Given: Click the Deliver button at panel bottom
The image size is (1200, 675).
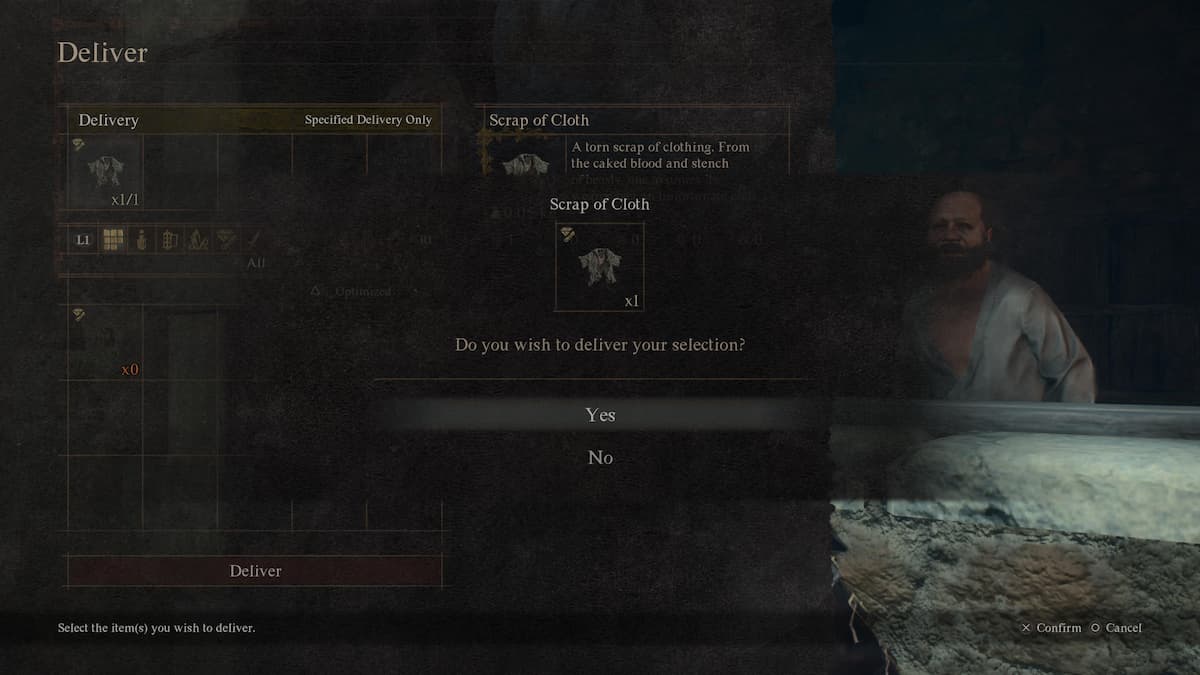Looking at the screenshot, I should point(255,571).
